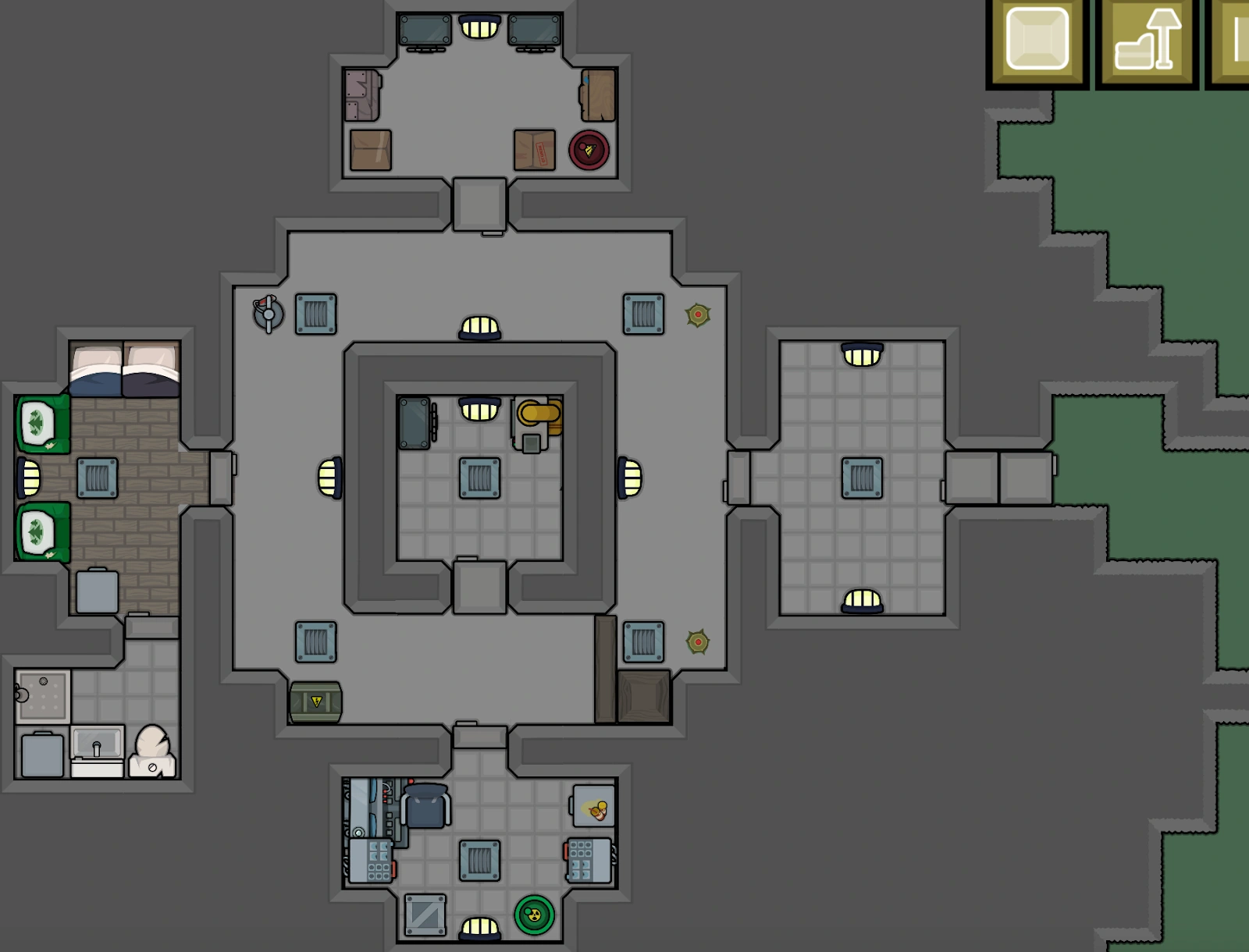This screenshot has height=952, width=1249.
Task: Click the green landmine near the upper-right vent
Action: 696,316
